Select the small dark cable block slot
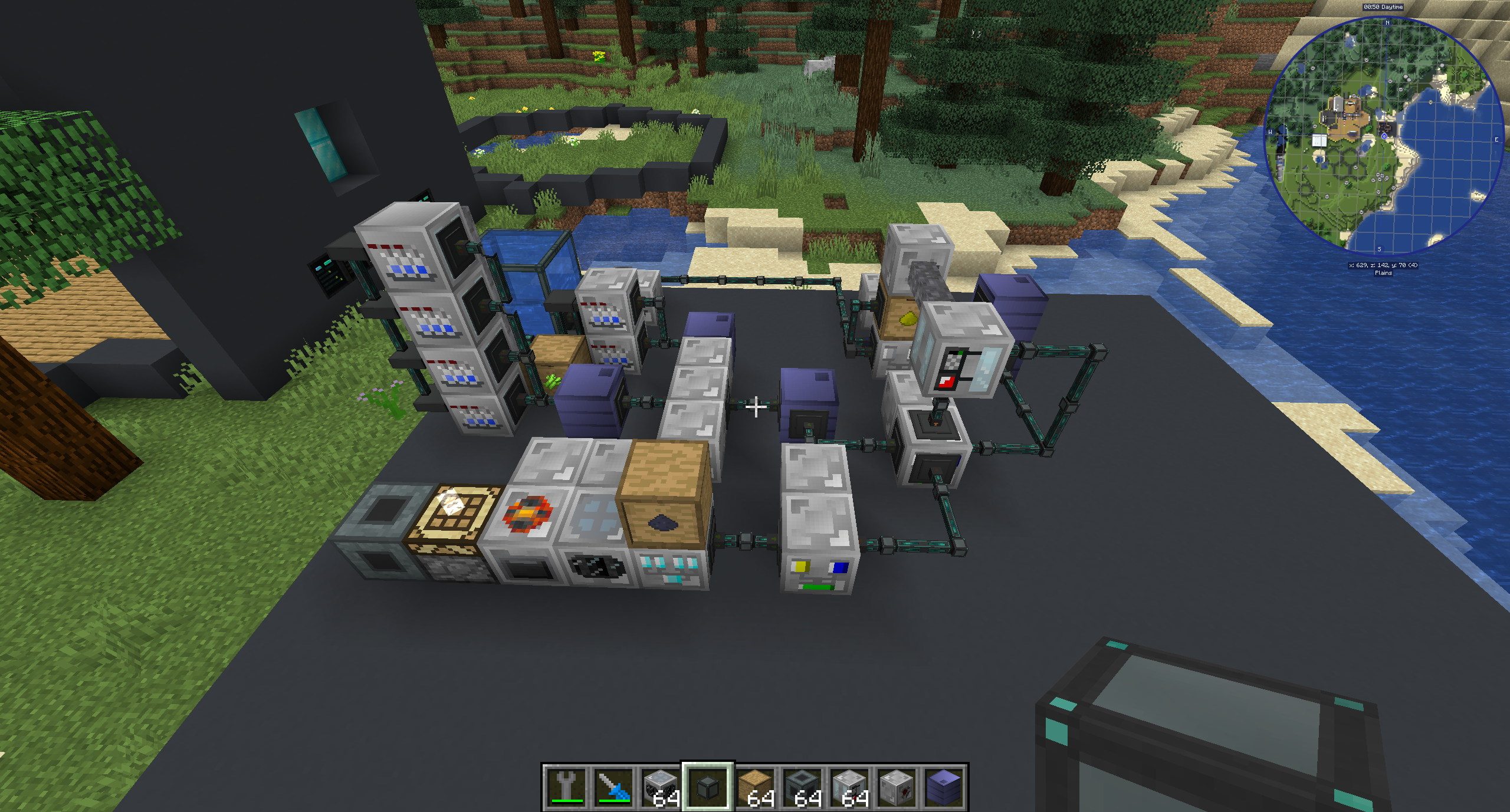The width and height of the screenshot is (1510, 812). pyautogui.click(x=707, y=787)
